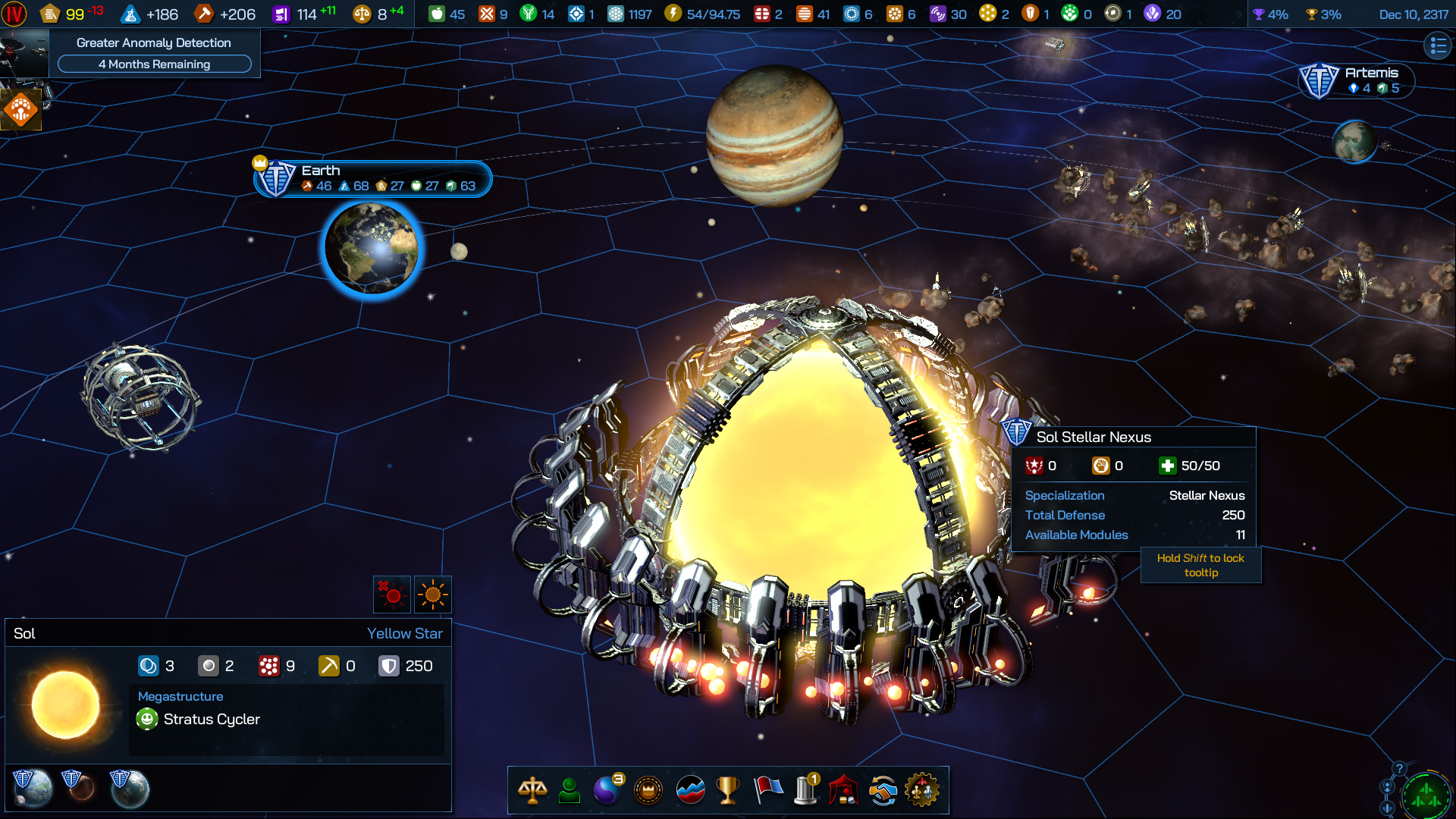Show the red and blue graph screen
The width and height of the screenshot is (1456, 819).
[x=690, y=790]
